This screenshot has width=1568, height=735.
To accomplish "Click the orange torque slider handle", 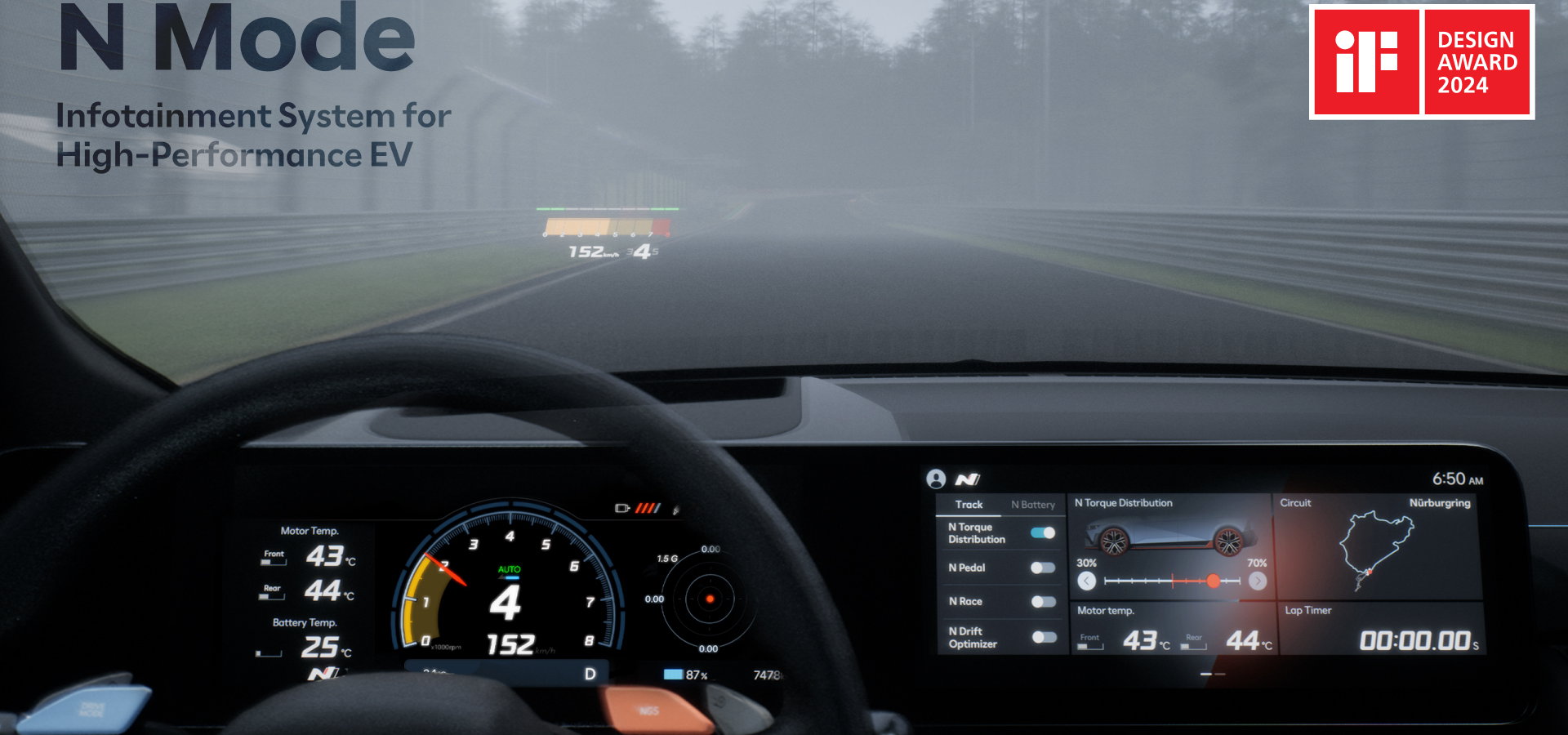I will (x=1214, y=581).
